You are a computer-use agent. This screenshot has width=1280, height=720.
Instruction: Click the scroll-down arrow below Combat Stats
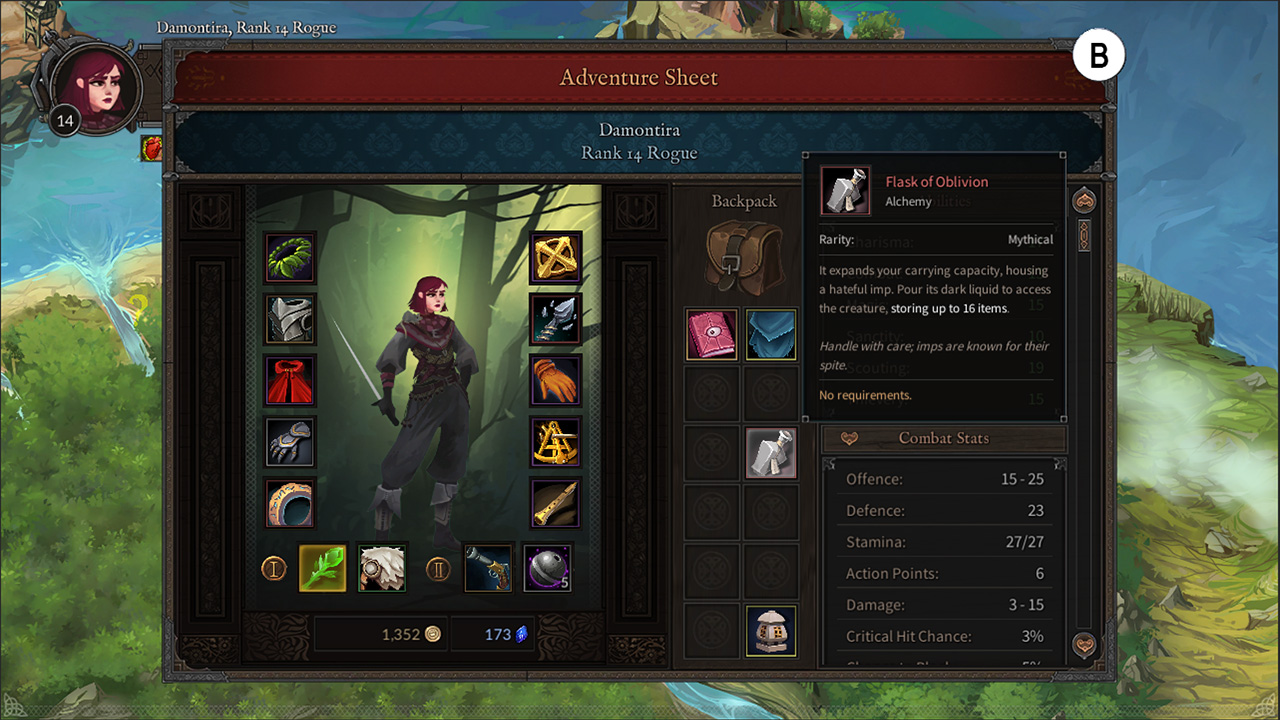1083,646
